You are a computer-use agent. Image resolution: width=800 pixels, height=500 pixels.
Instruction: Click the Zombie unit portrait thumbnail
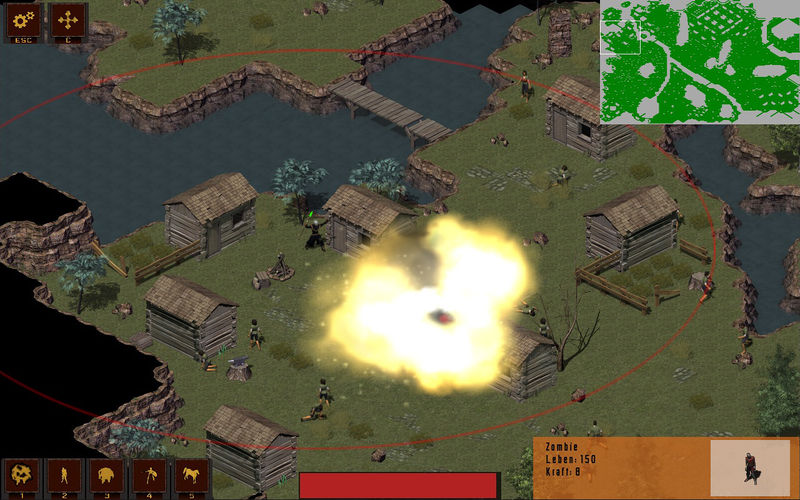749,468
